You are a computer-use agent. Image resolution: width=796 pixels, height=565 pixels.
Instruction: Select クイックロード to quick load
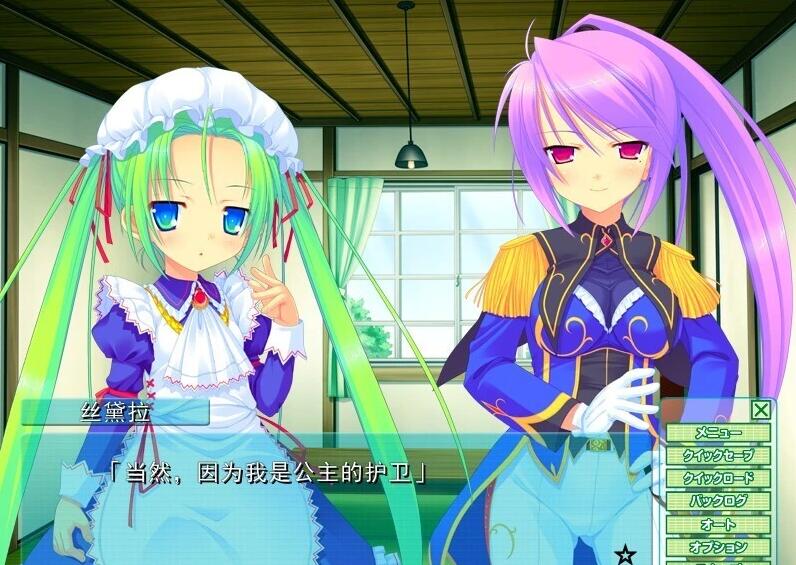[718, 478]
